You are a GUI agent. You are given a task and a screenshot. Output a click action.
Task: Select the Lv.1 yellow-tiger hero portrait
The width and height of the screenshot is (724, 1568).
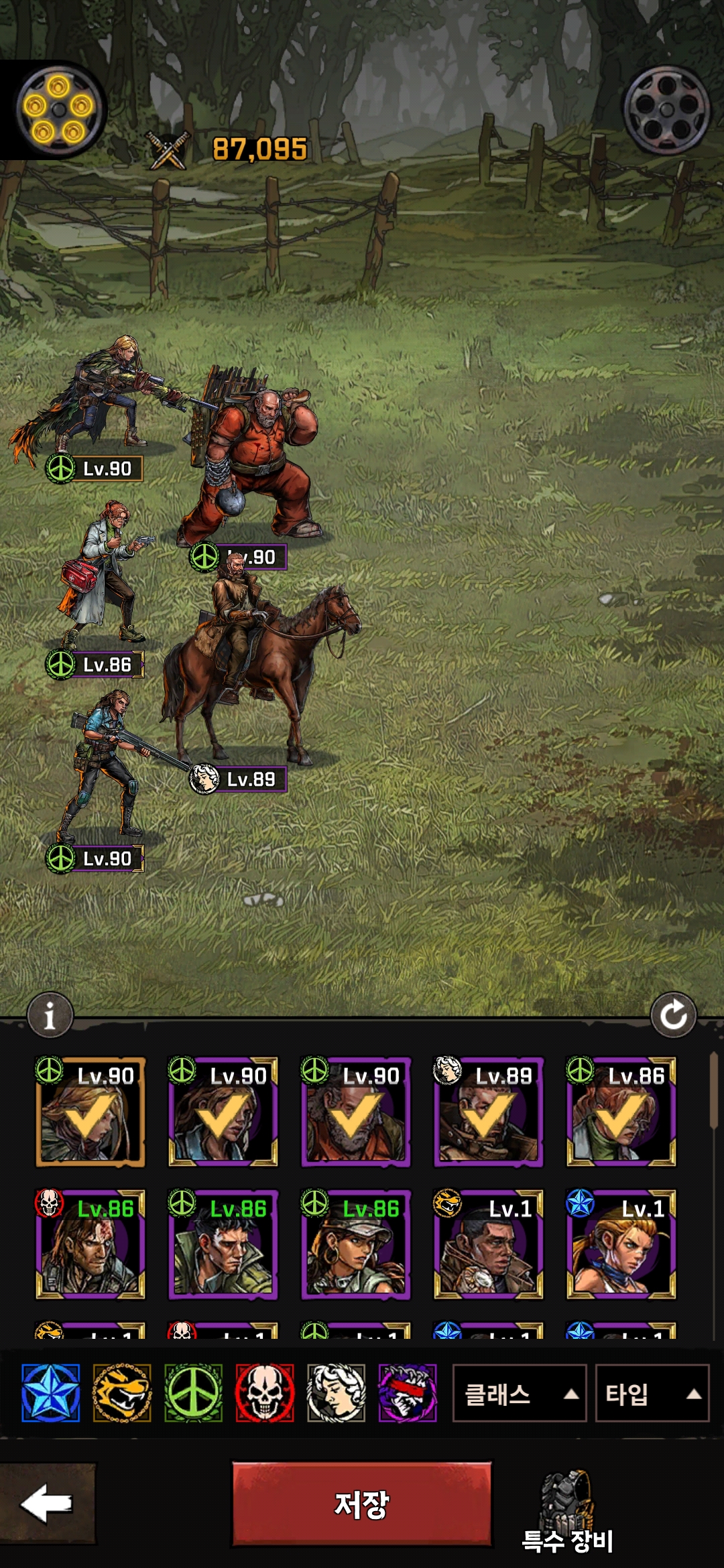pyautogui.click(x=488, y=1244)
